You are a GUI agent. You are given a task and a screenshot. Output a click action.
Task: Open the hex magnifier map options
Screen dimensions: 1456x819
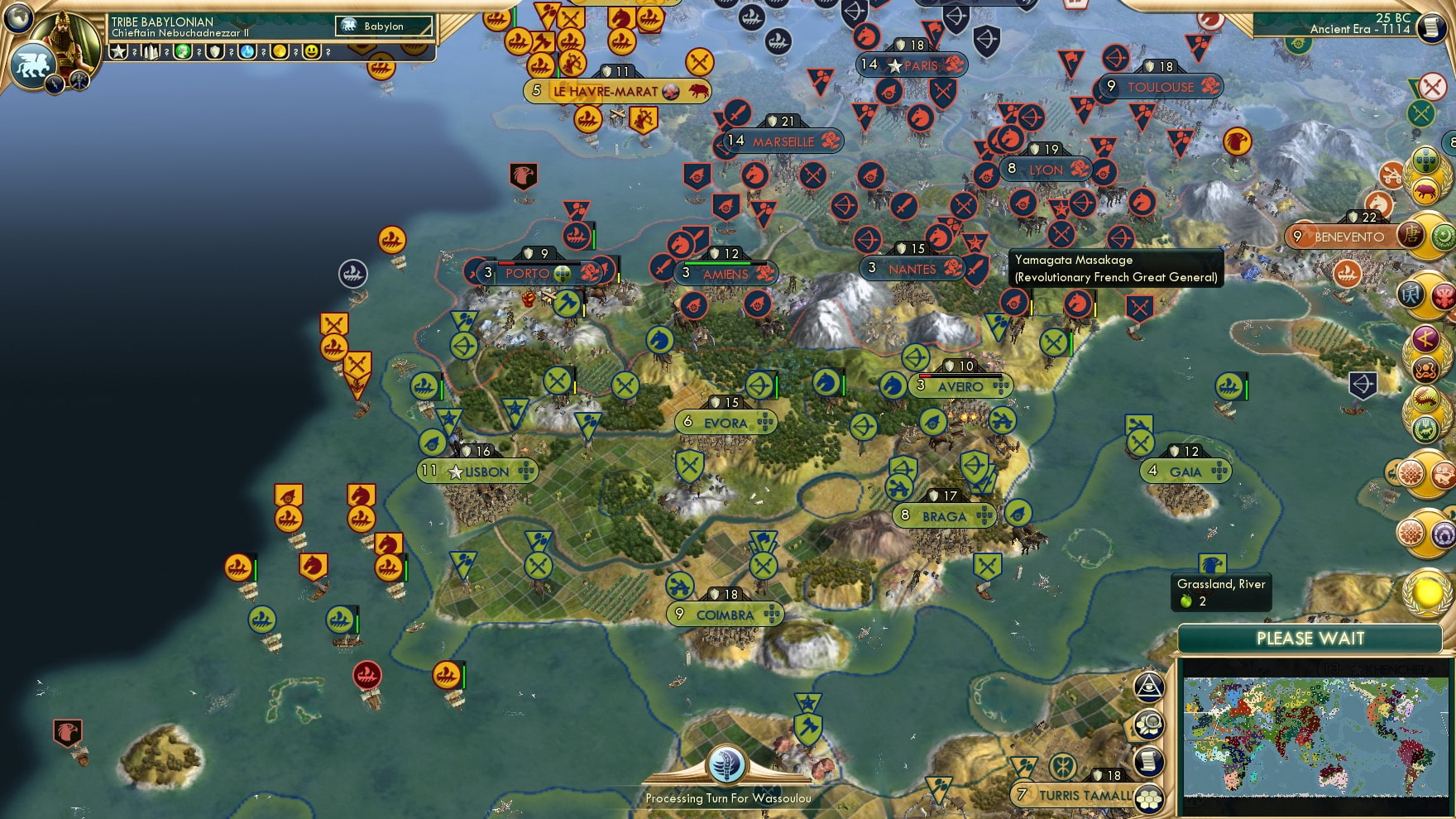pyautogui.click(x=1148, y=726)
